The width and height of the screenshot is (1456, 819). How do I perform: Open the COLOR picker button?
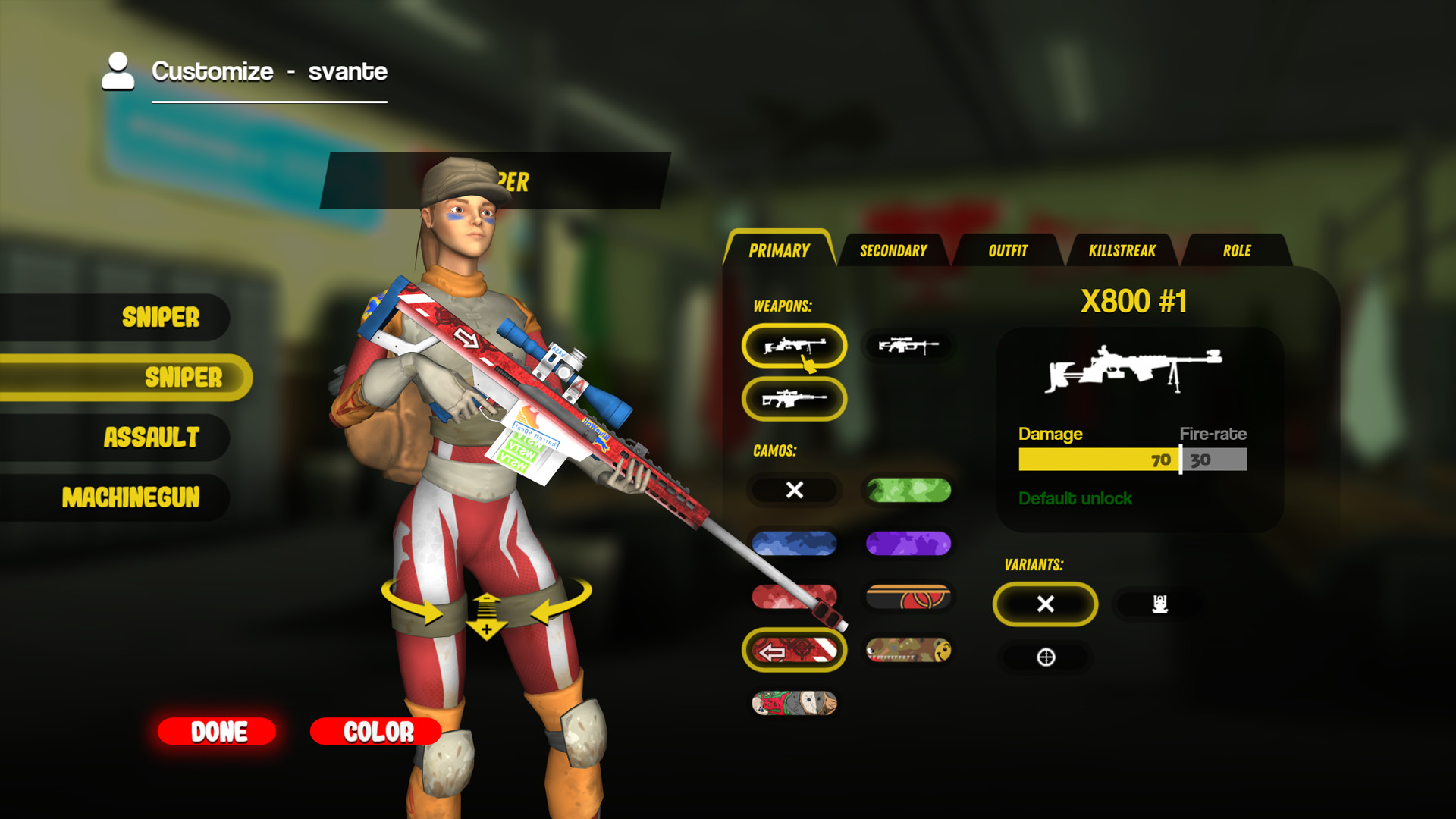[376, 732]
